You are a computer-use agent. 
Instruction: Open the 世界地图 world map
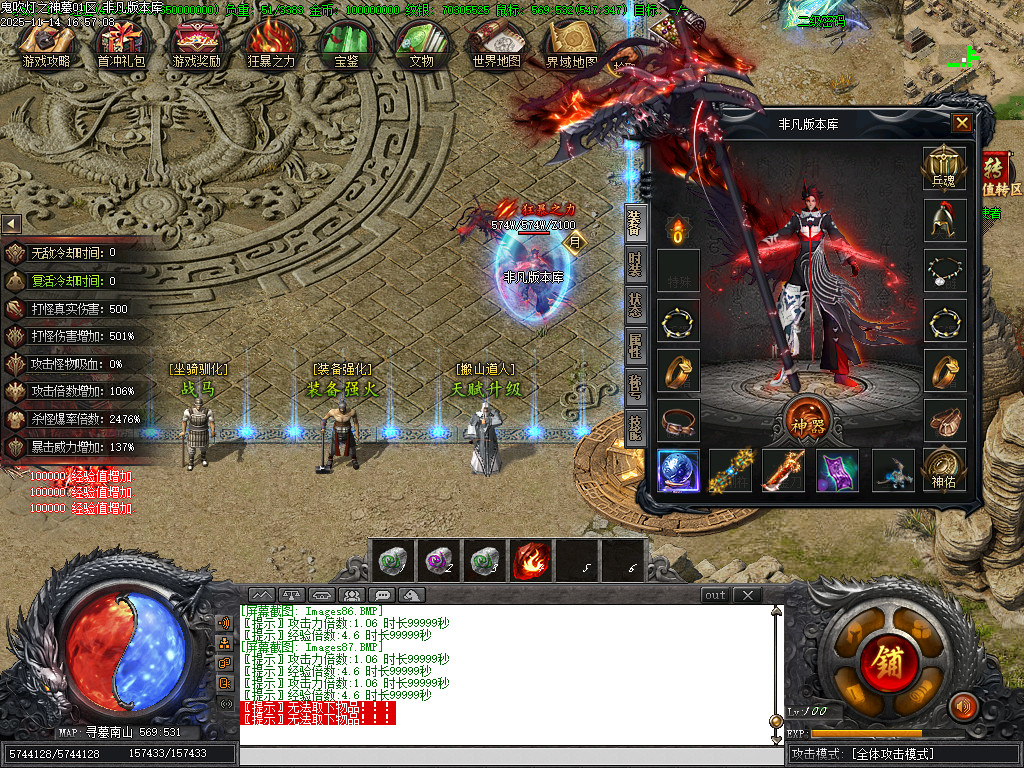coord(496,45)
